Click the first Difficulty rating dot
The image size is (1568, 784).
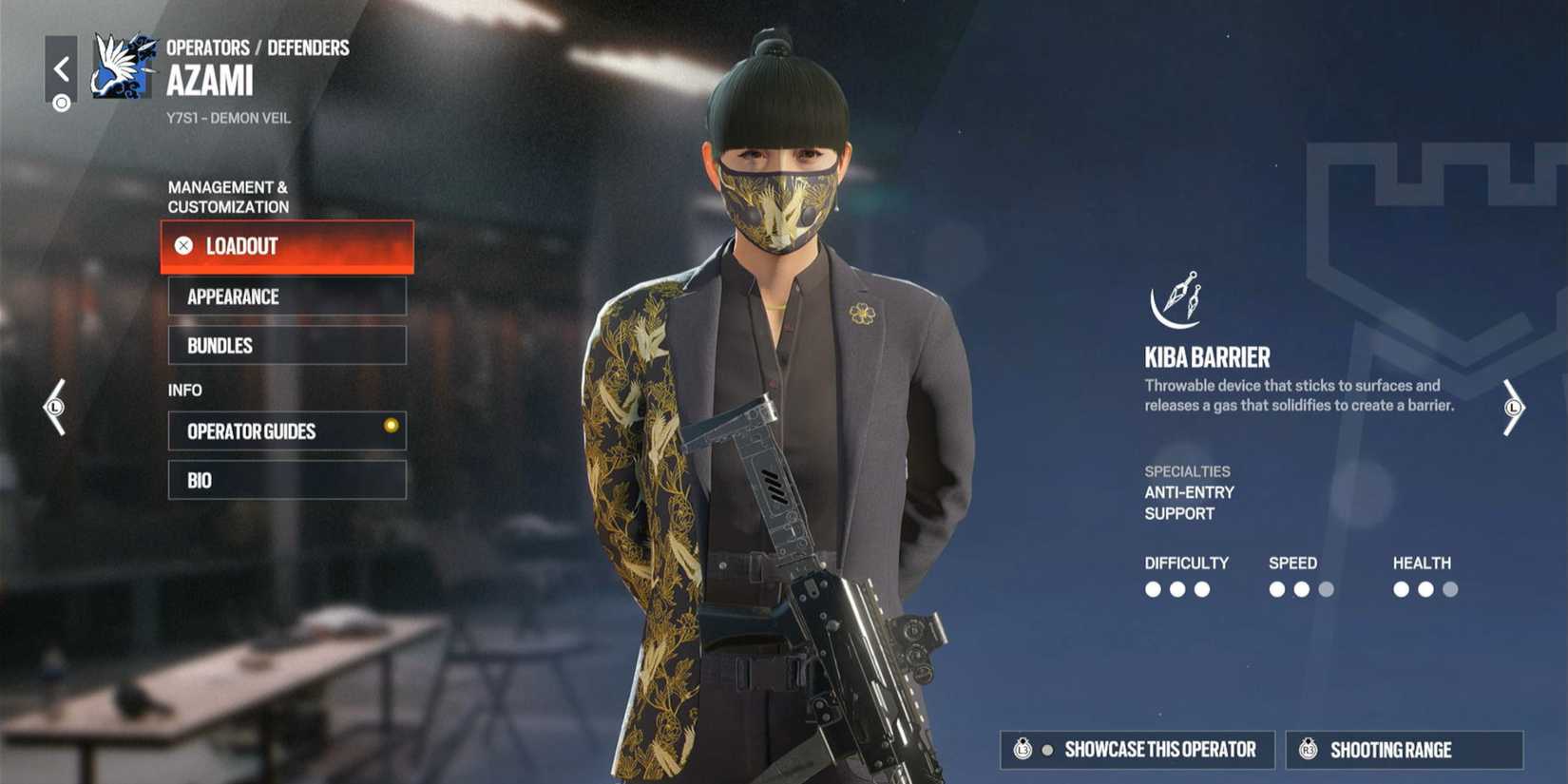click(x=1155, y=589)
